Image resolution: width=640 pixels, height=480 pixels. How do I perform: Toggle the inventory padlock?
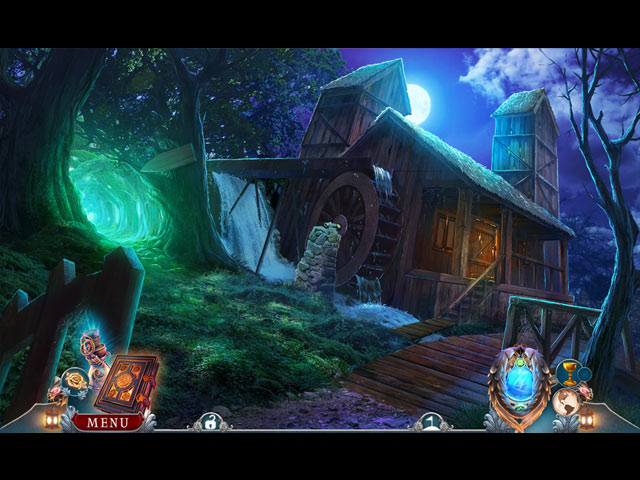click(211, 423)
